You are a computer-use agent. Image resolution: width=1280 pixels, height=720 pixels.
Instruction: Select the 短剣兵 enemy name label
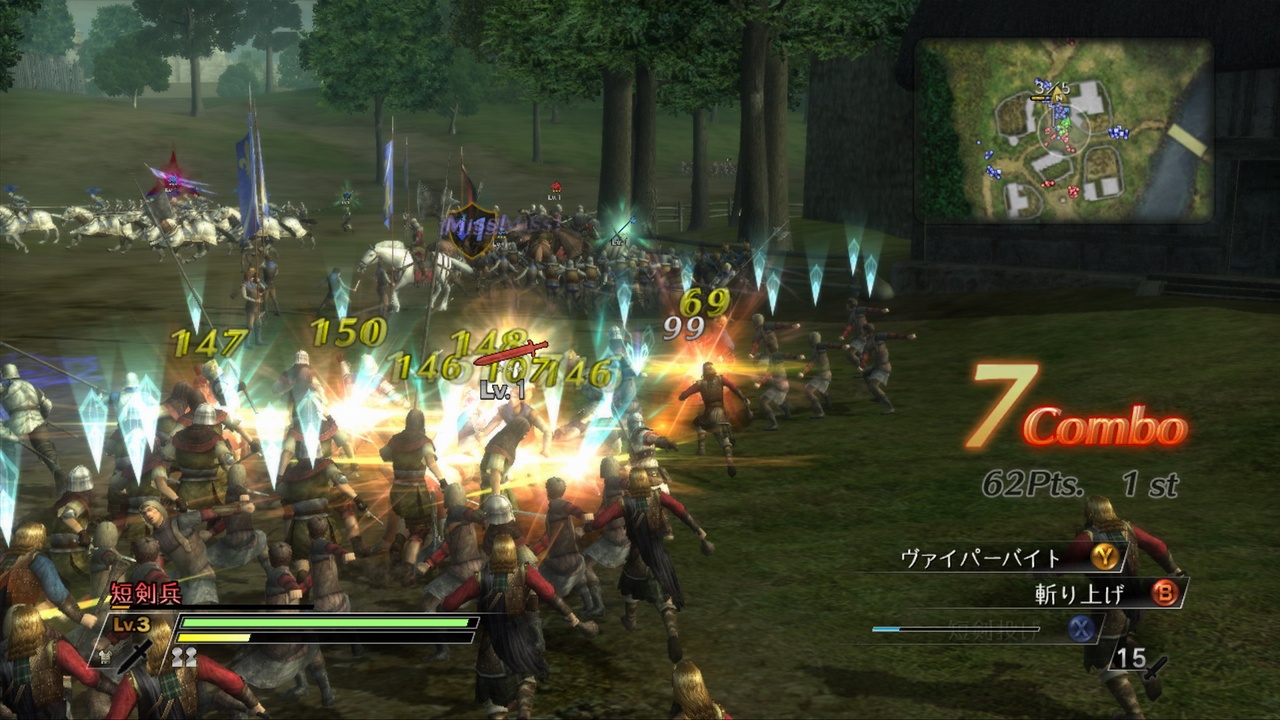(145, 592)
